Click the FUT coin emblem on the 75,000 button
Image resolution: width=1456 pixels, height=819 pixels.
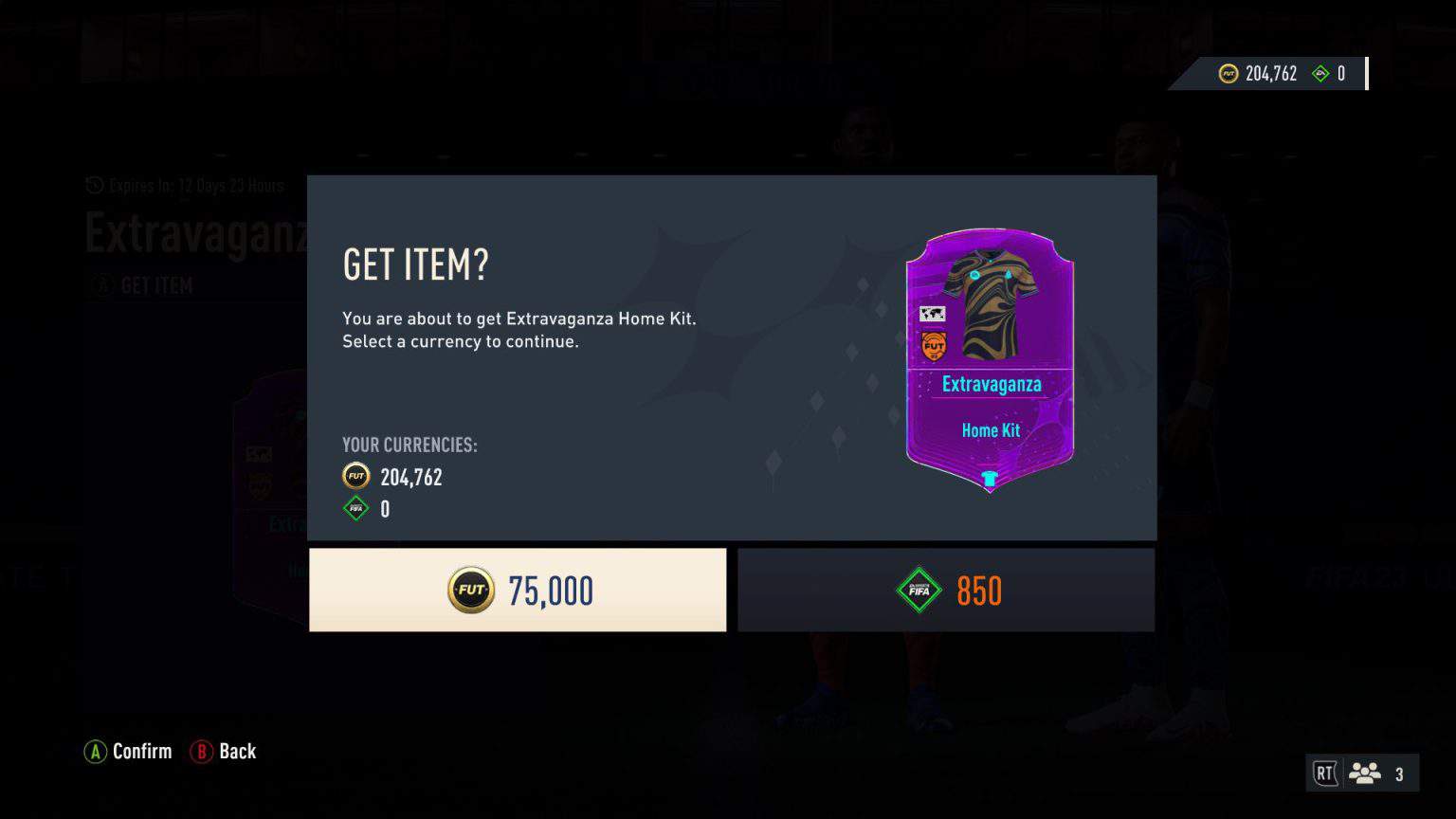click(x=471, y=590)
